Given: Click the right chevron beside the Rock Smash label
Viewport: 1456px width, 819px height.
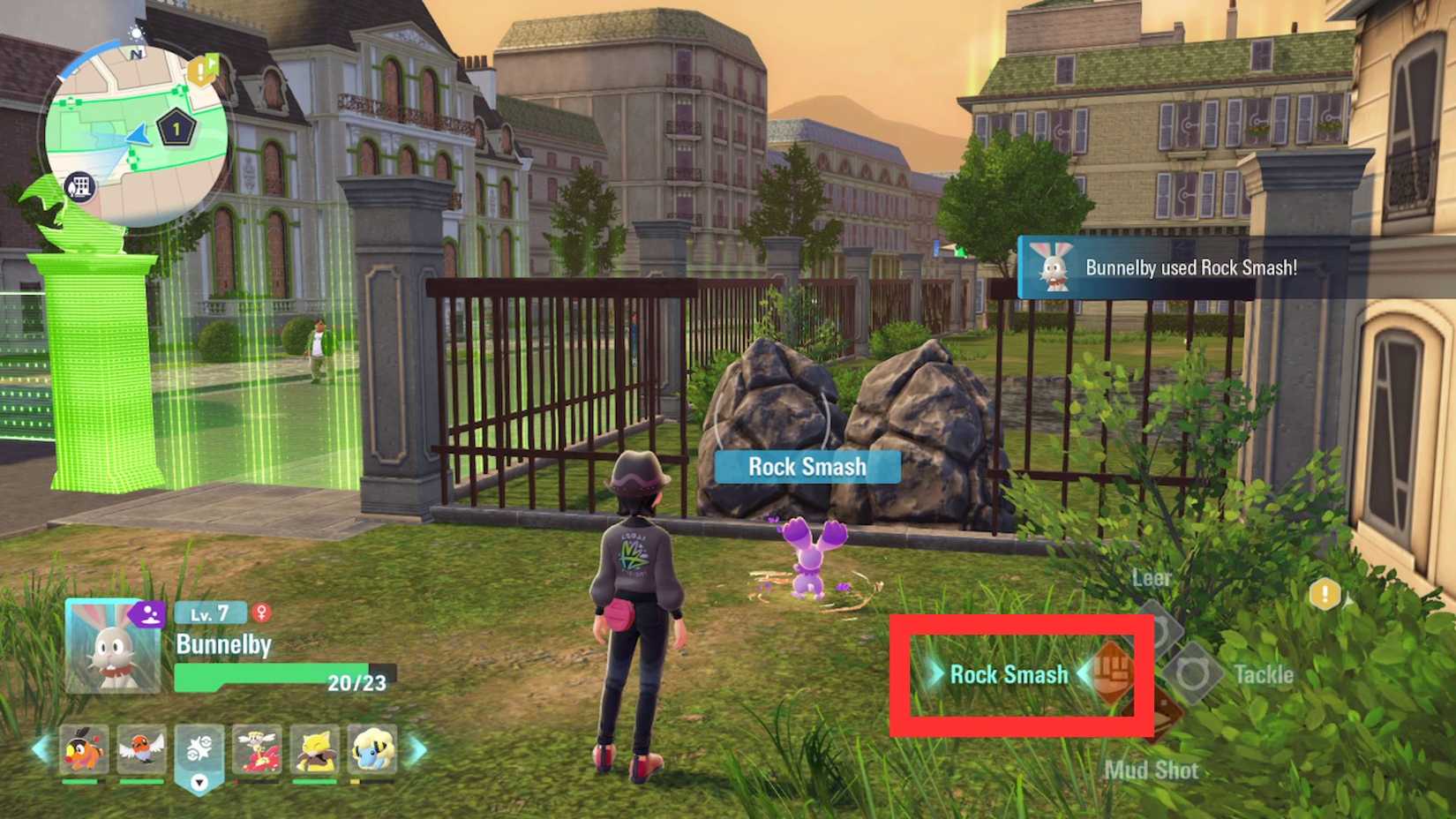Looking at the screenshot, I should click(1085, 674).
